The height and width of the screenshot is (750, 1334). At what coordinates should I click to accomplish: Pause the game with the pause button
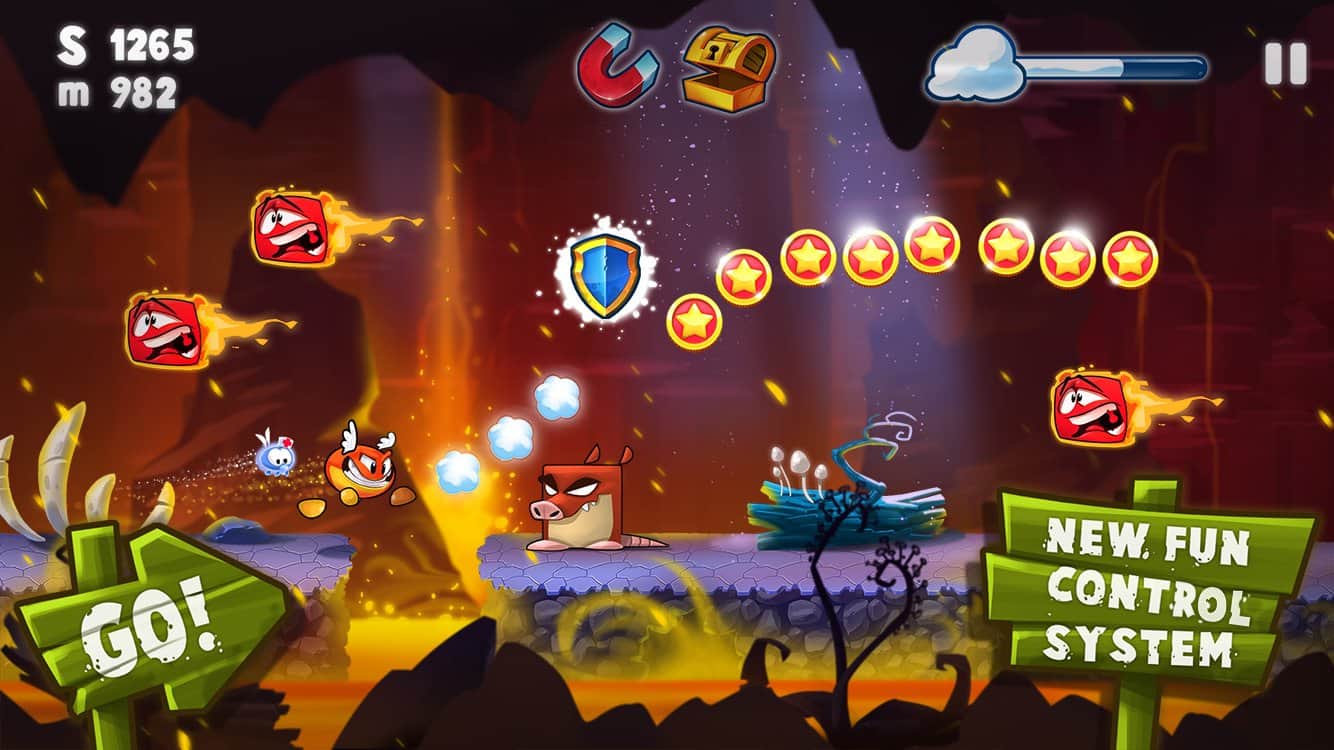point(1285,65)
